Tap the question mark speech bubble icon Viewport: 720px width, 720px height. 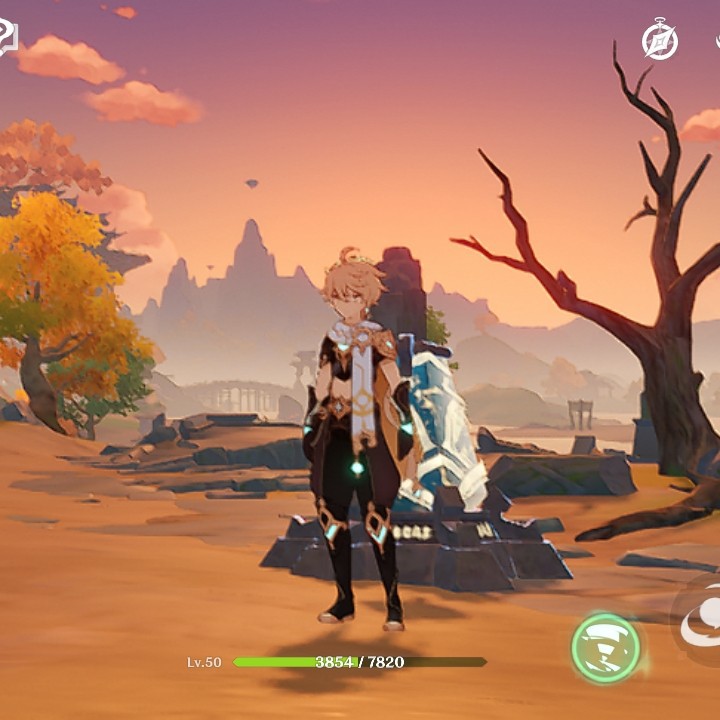(x=6, y=38)
